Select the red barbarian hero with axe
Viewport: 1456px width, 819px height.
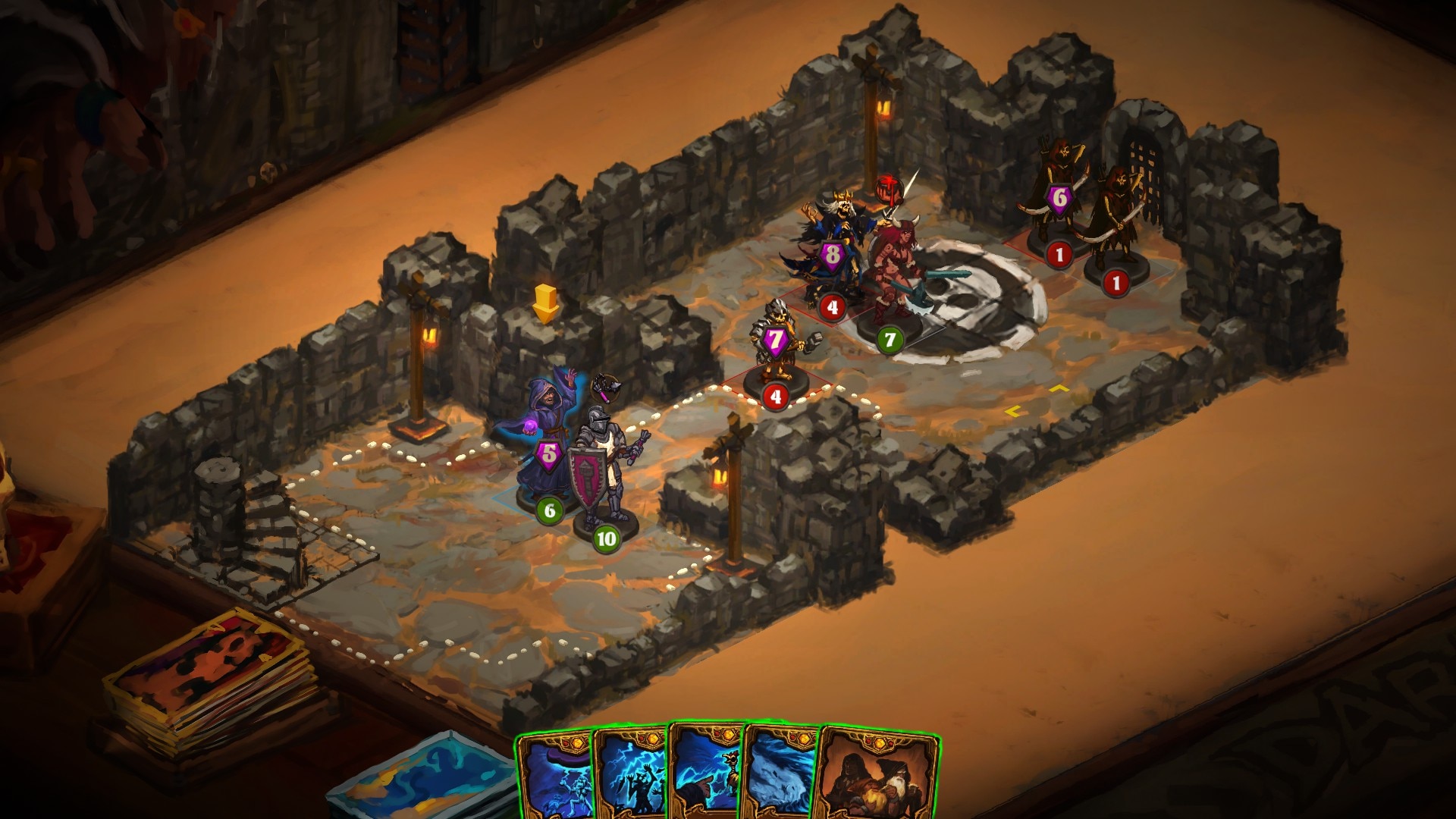coord(895,273)
